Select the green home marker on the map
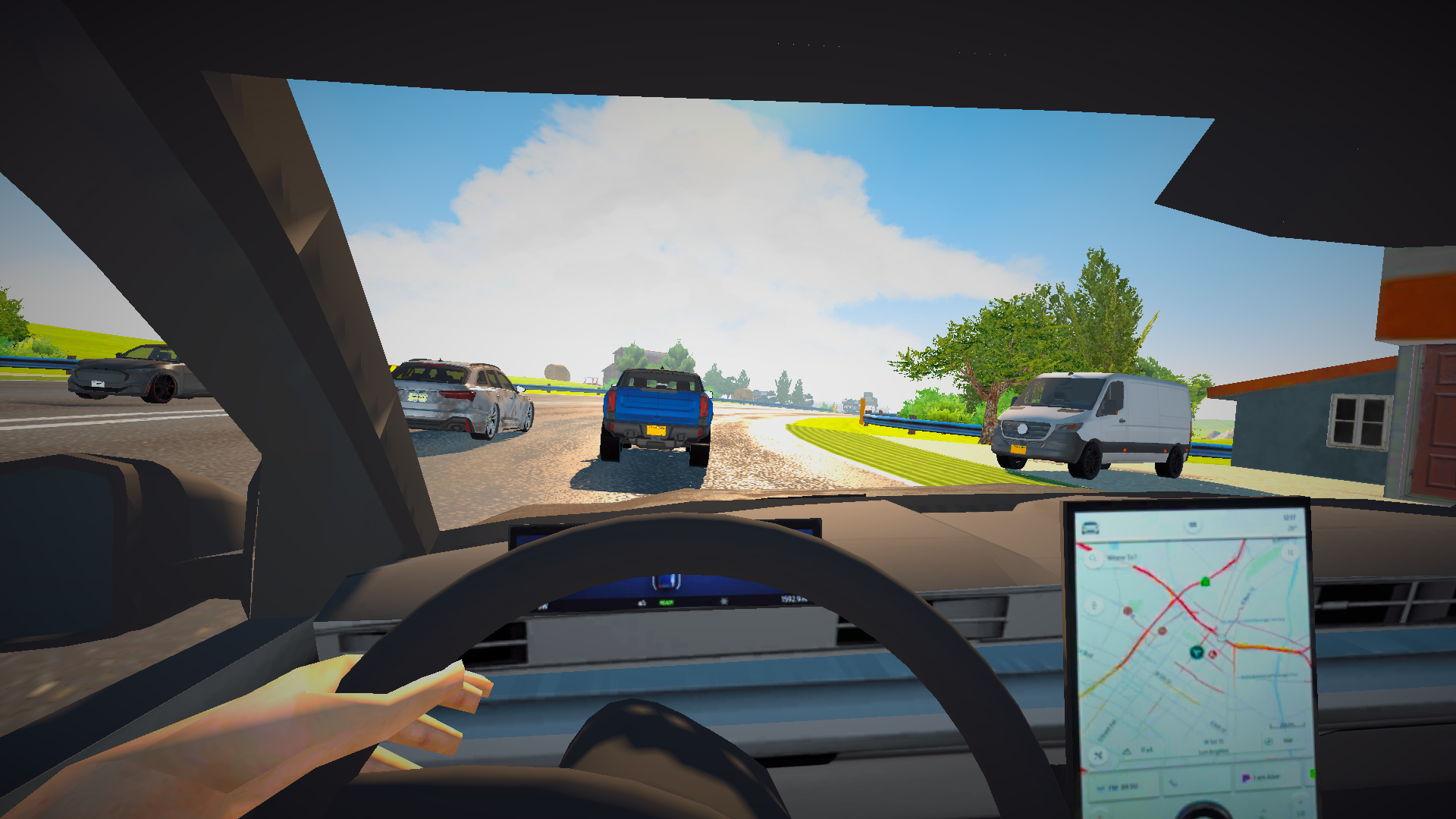 click(1205, 582)
